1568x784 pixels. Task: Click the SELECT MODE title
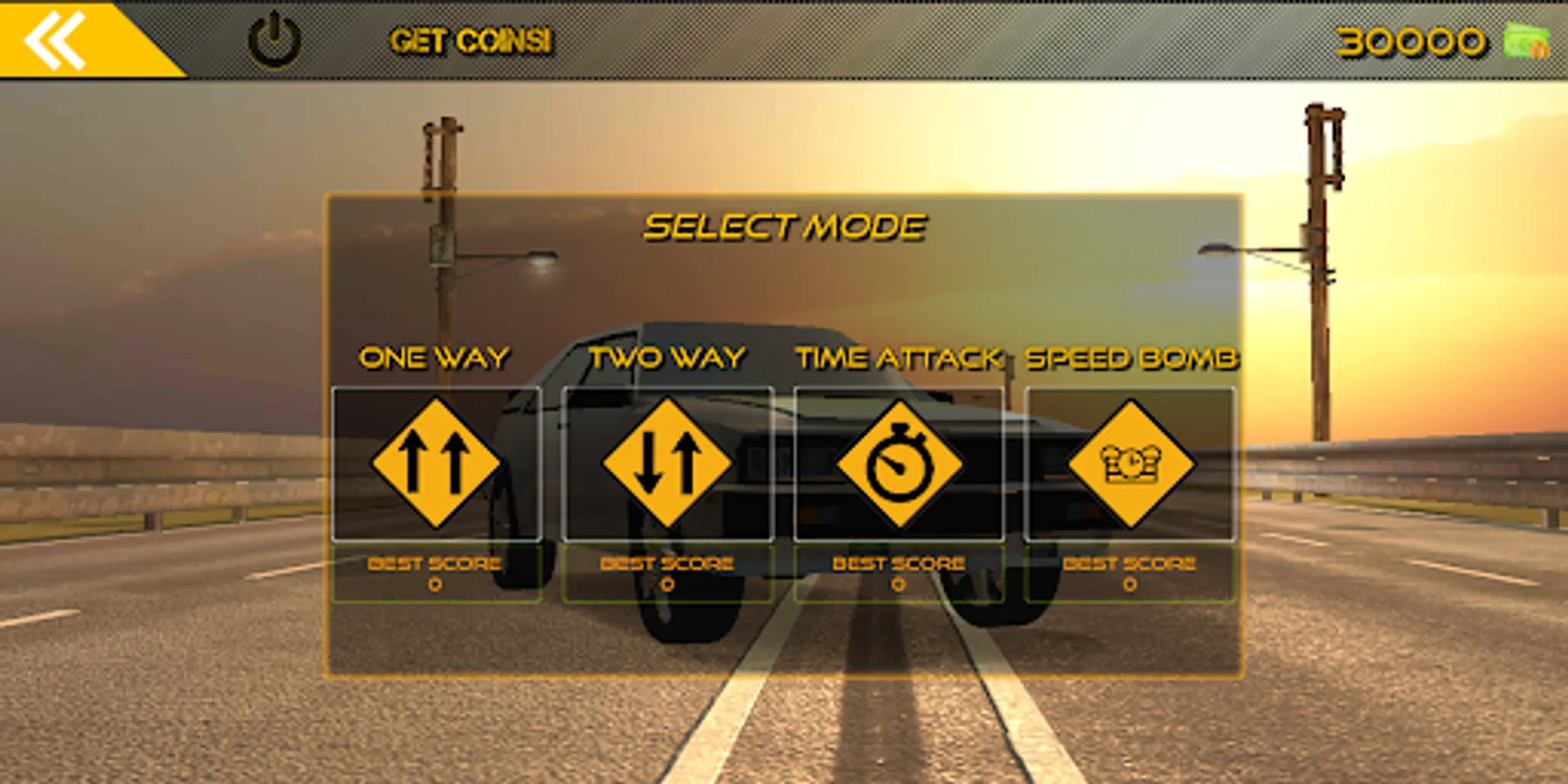tap(784, 225)
